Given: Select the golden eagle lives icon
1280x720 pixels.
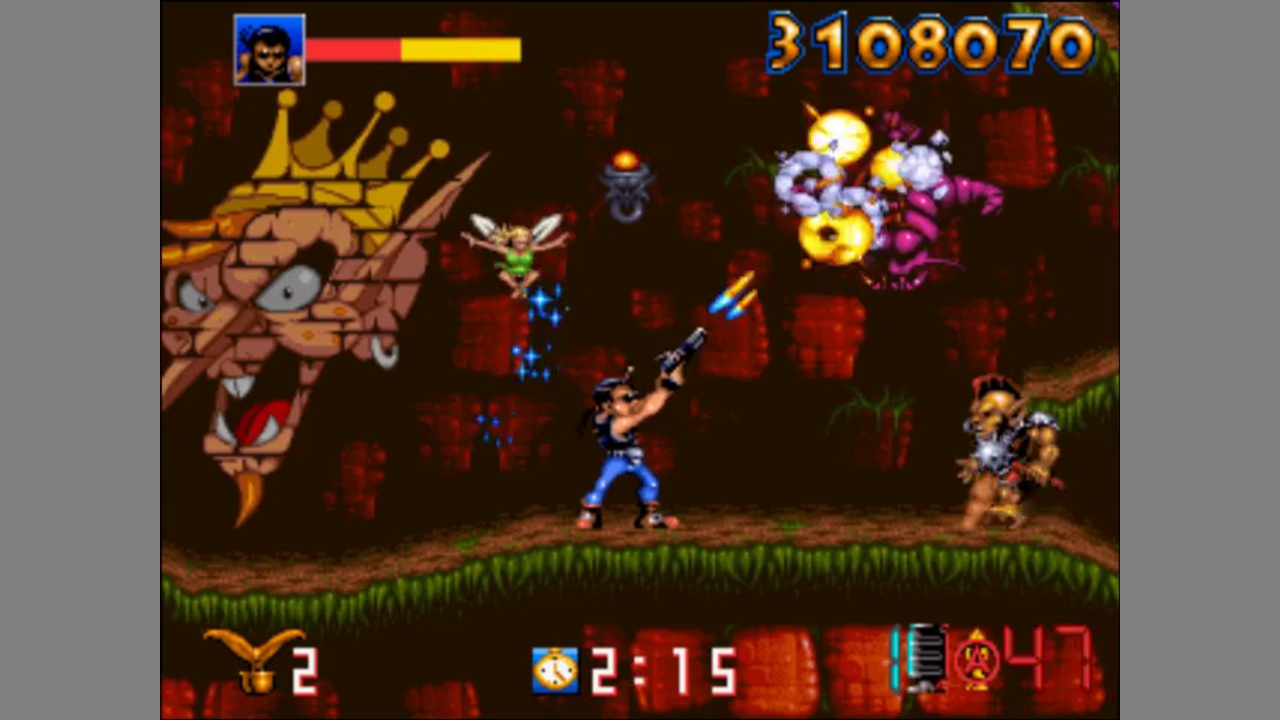Looking at the screenshot, I should pos(254,659).
